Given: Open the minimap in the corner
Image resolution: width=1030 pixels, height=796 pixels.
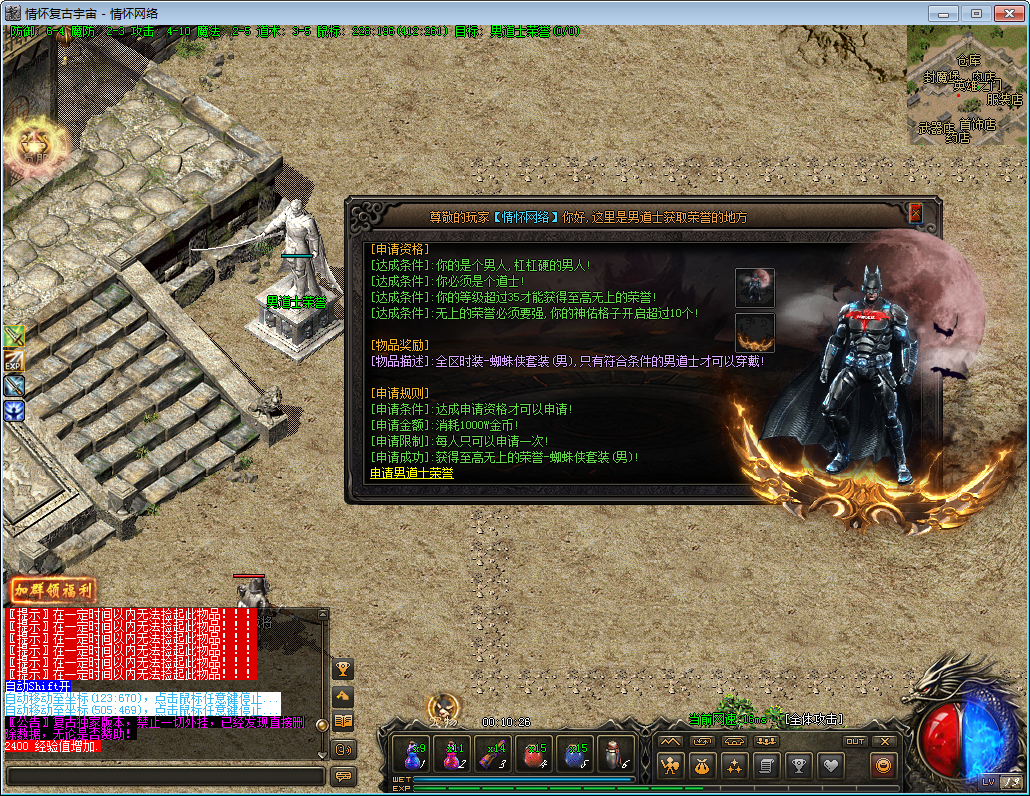Looking at the screenshot, I should (x=965, y=83).
